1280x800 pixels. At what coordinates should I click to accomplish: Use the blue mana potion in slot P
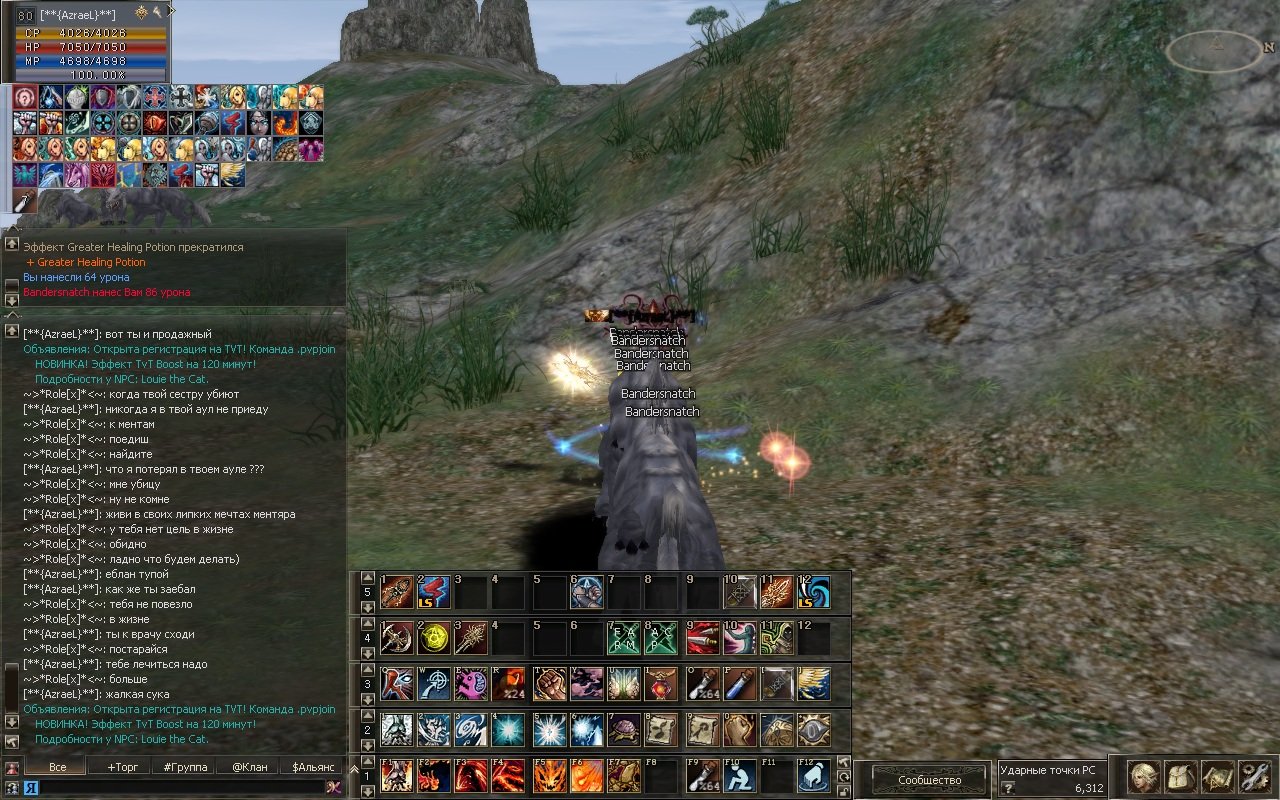pos(738,684)
